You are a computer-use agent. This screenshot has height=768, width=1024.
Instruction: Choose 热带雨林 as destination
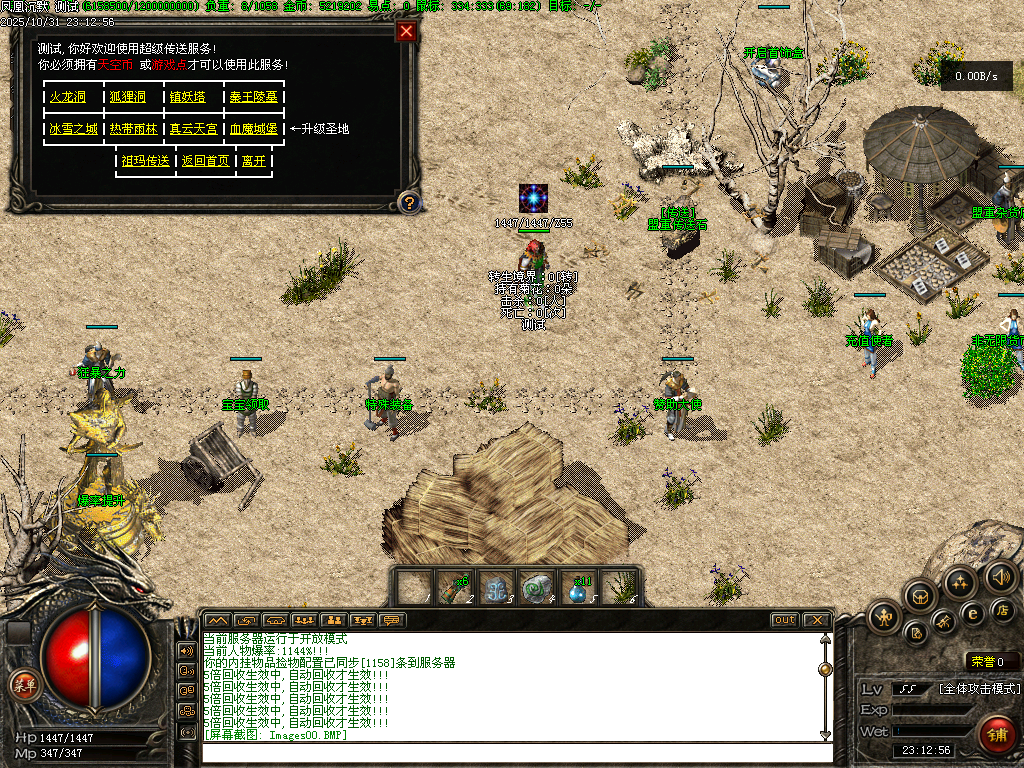(133, 129)
